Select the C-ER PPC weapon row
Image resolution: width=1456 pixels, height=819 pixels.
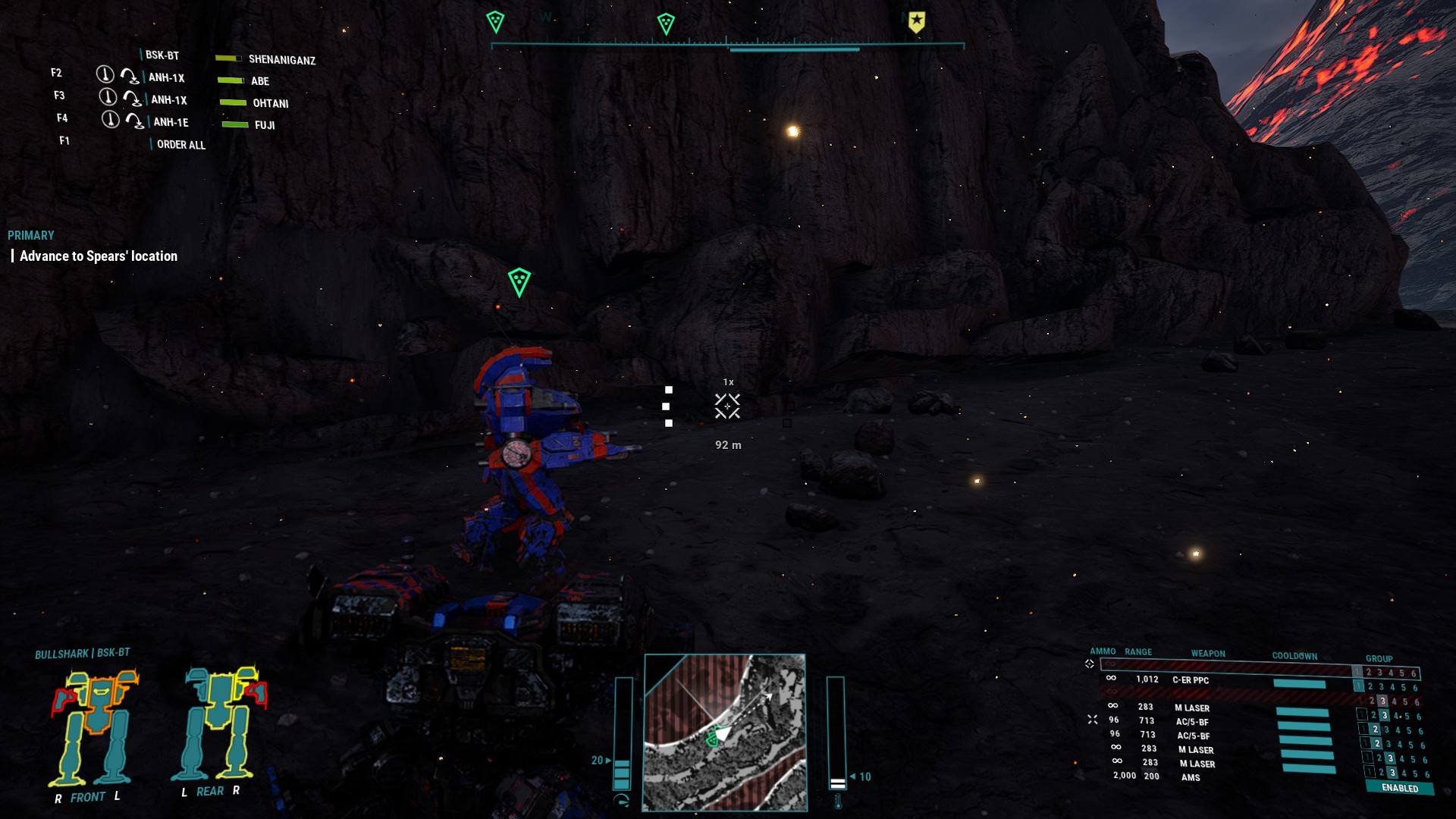[x=1191, y=680]
